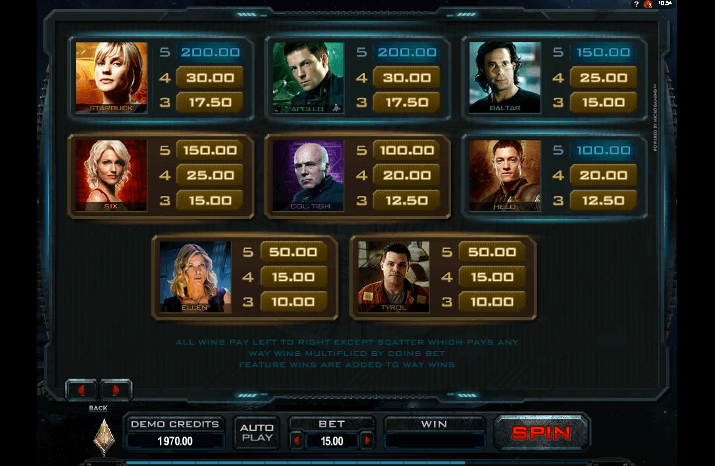
Task: Turn on Auto Play
Action: (257, 432)
